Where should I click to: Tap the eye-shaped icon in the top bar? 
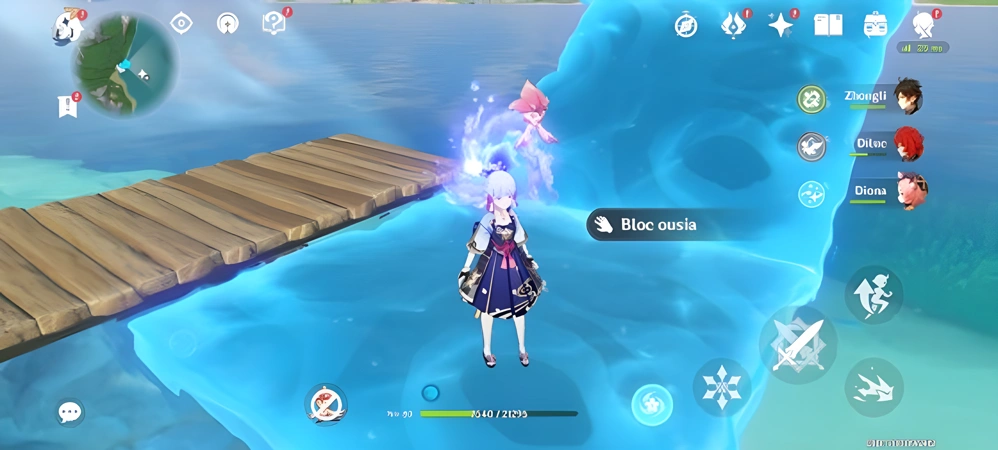coord(181,23)
